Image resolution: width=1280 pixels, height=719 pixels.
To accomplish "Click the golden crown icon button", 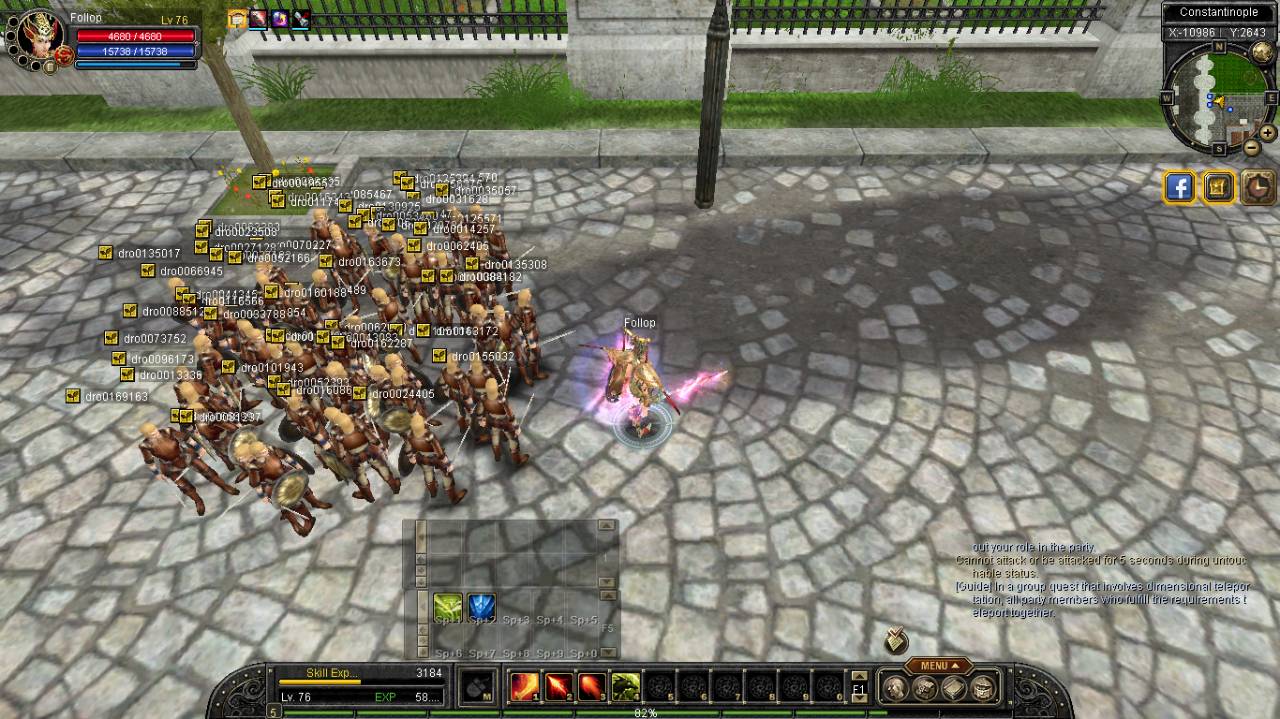I will [1219, 187].
